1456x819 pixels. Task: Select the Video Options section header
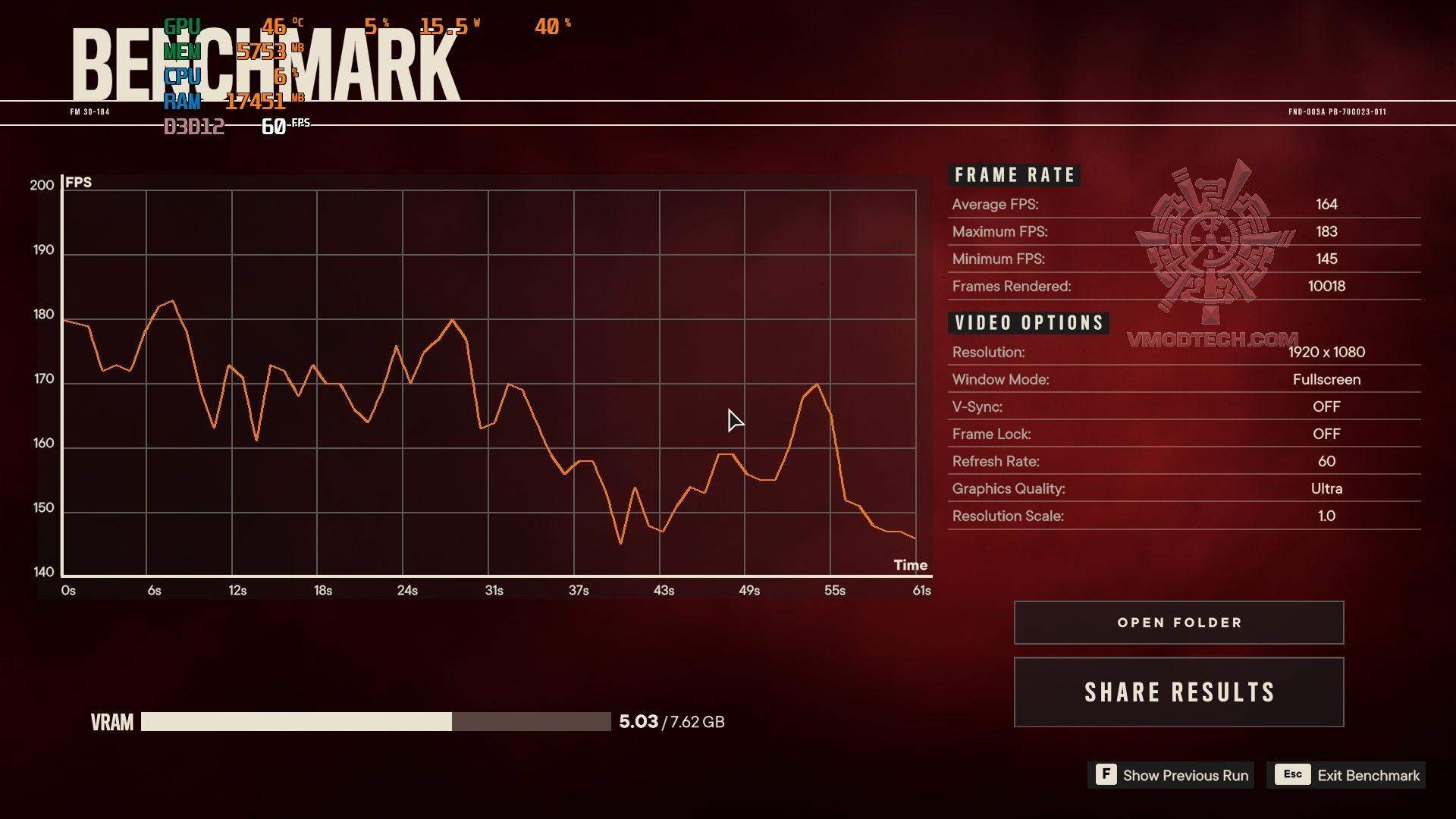pyautogui.click(x=1028, y=322)
